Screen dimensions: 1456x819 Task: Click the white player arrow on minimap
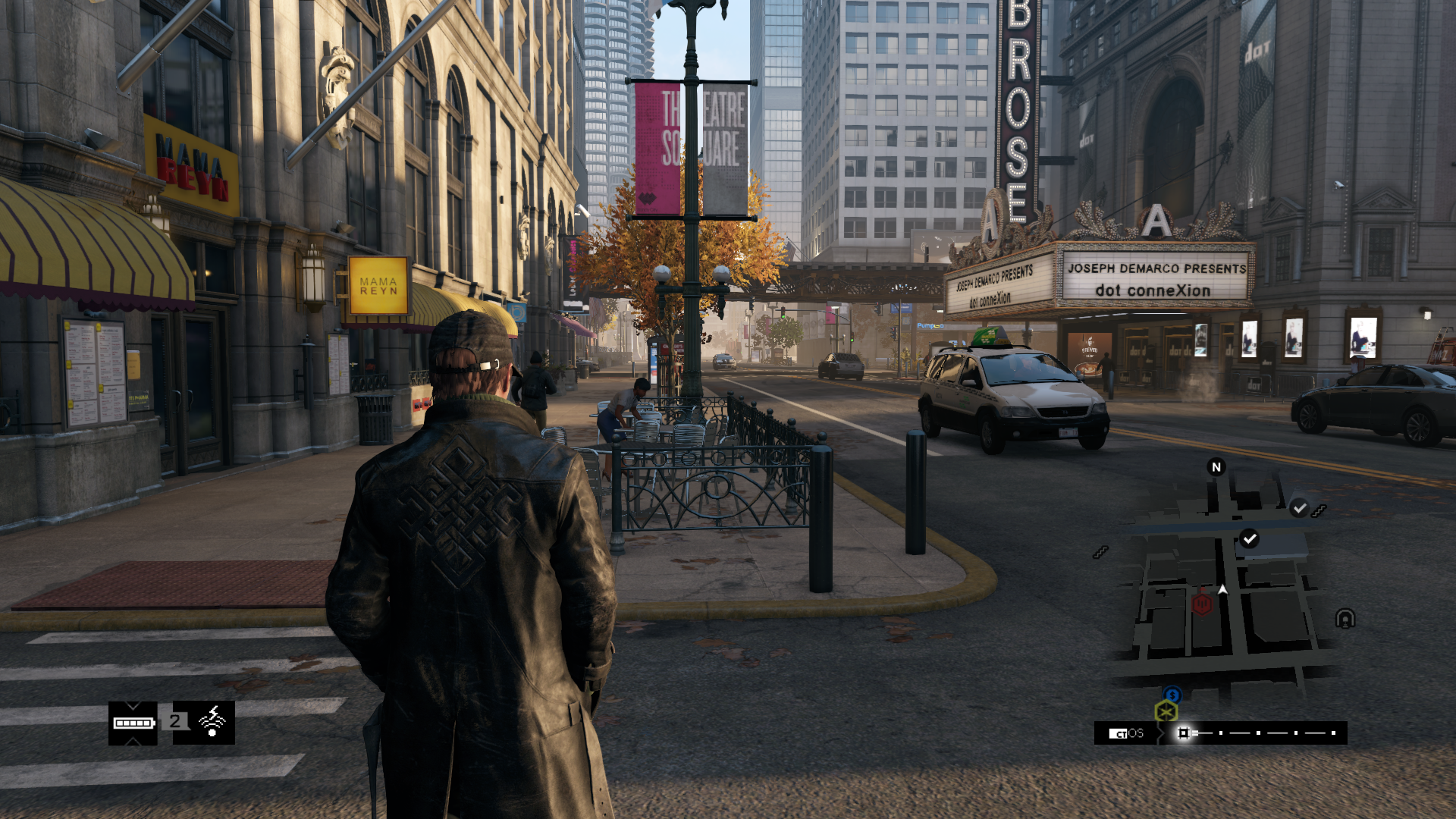tap(1222, 589)
